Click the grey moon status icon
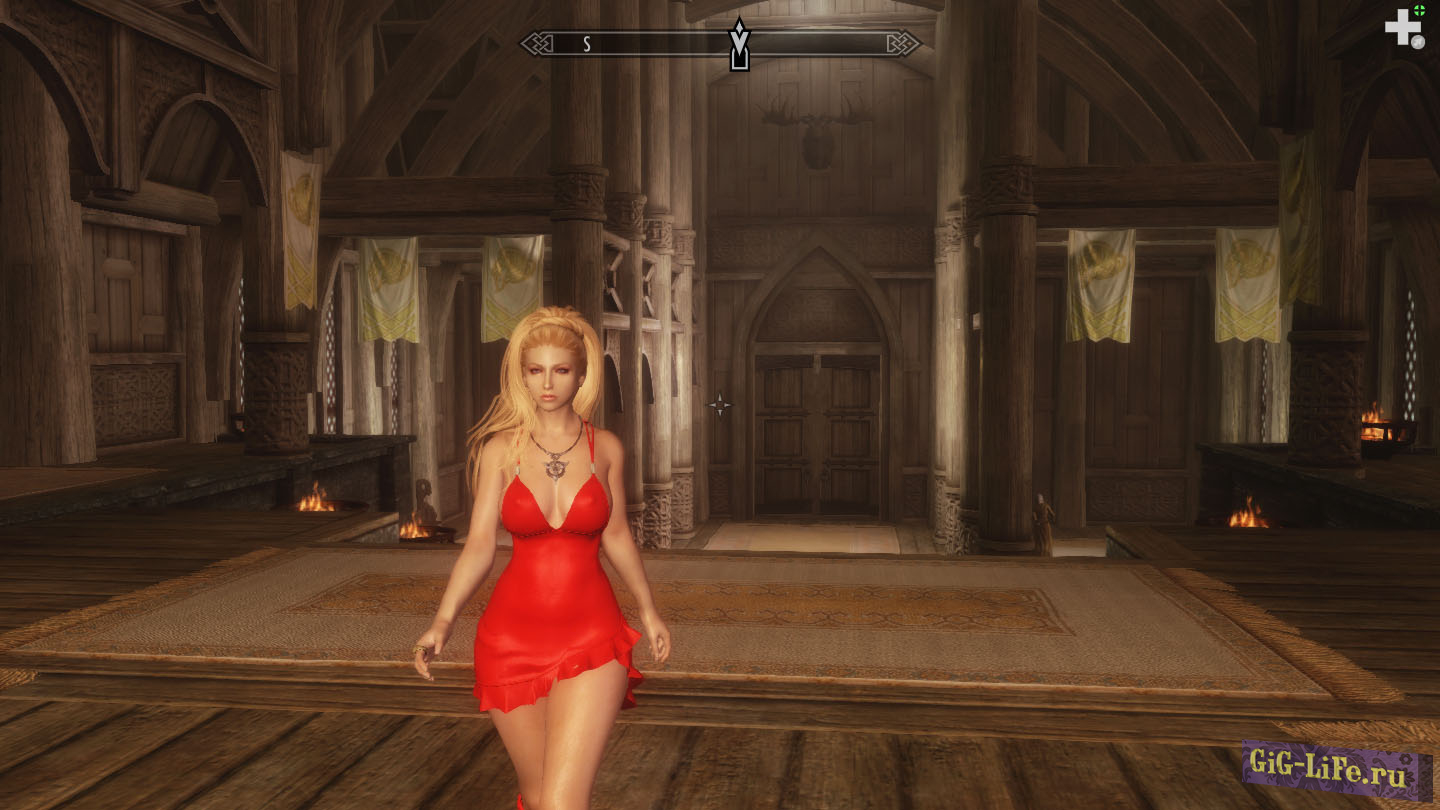This screenshot has width=1440, height=810. (x=1418, y=41)
